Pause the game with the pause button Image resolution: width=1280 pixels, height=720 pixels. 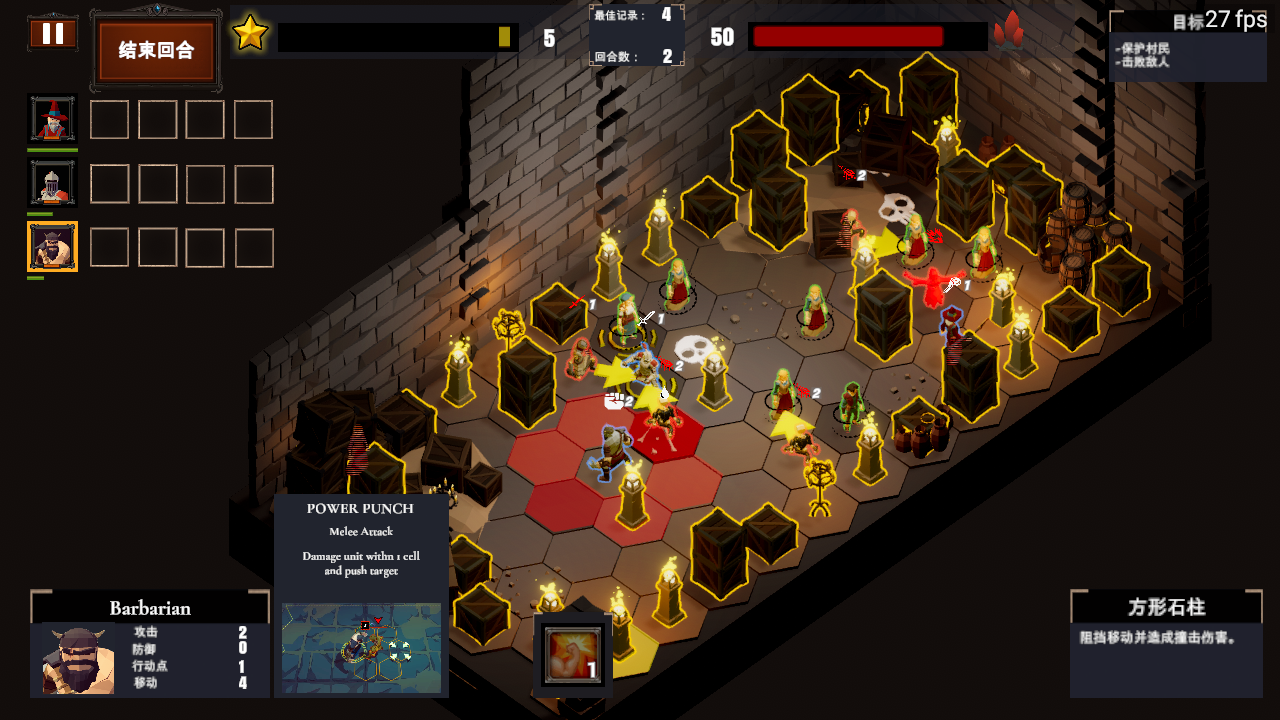[x=53, y=34]
